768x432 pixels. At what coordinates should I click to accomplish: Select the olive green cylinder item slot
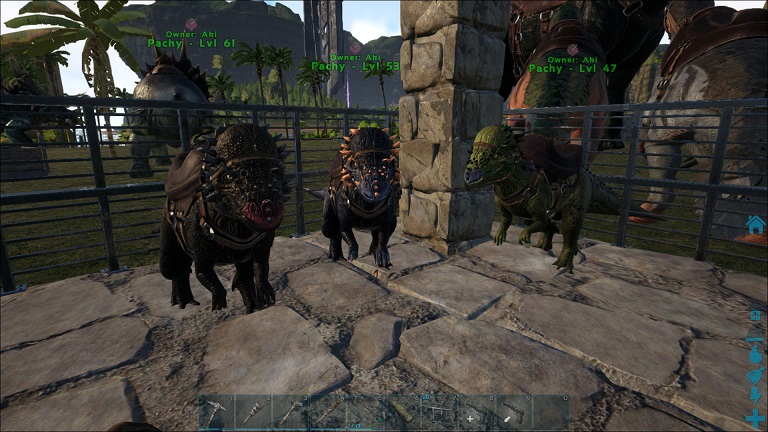pyautogui.click(x=402, y=411)
